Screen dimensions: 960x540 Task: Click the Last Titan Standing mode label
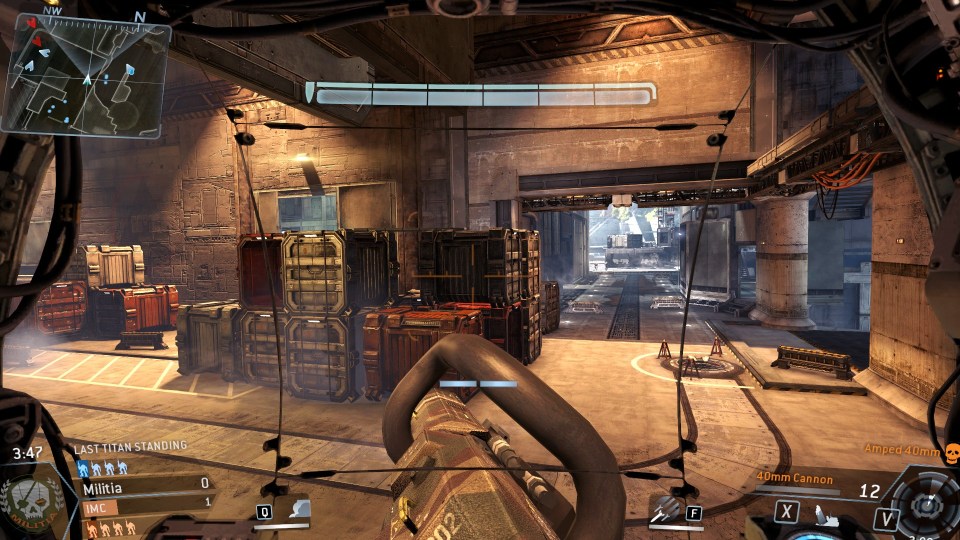[130, 447]
